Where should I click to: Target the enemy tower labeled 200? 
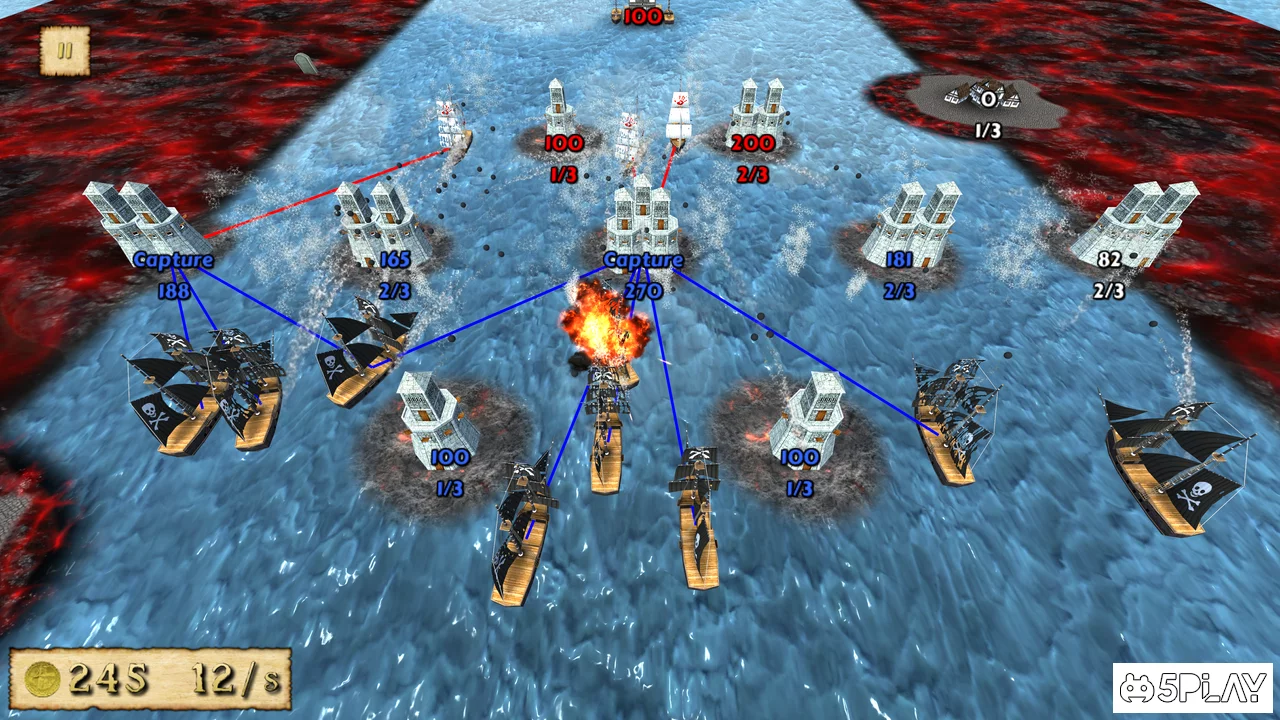[x=757, y=113]
